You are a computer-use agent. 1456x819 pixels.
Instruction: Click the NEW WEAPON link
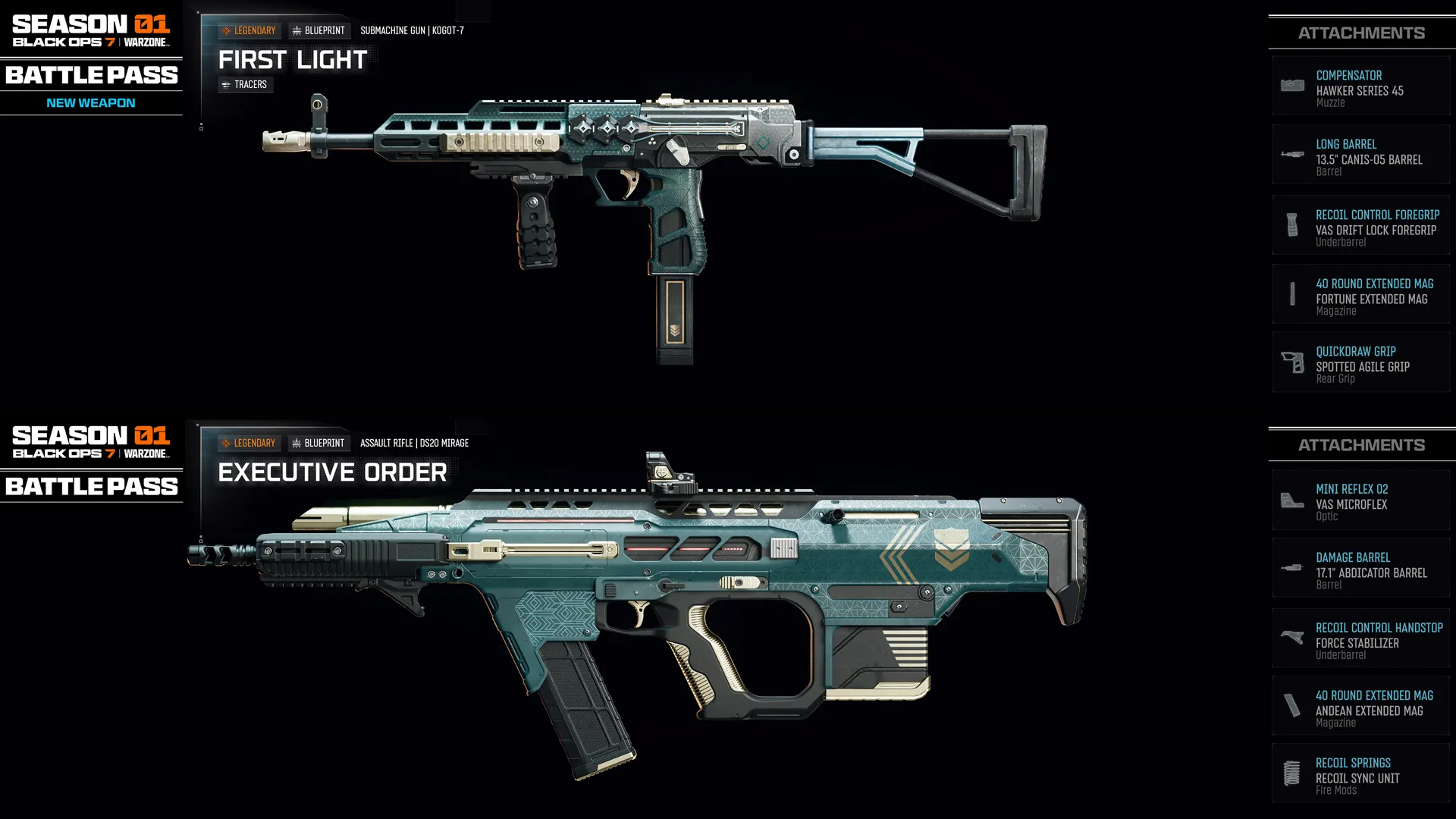coord(90,102)
